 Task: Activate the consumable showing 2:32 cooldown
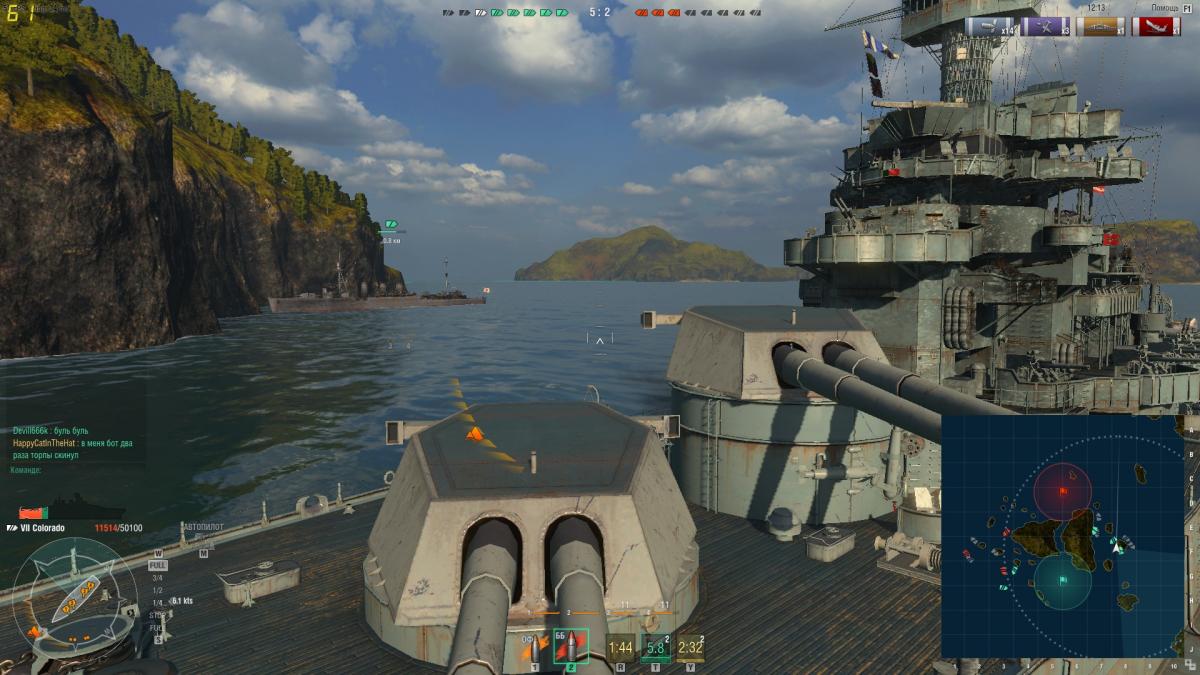coord(691,647)
